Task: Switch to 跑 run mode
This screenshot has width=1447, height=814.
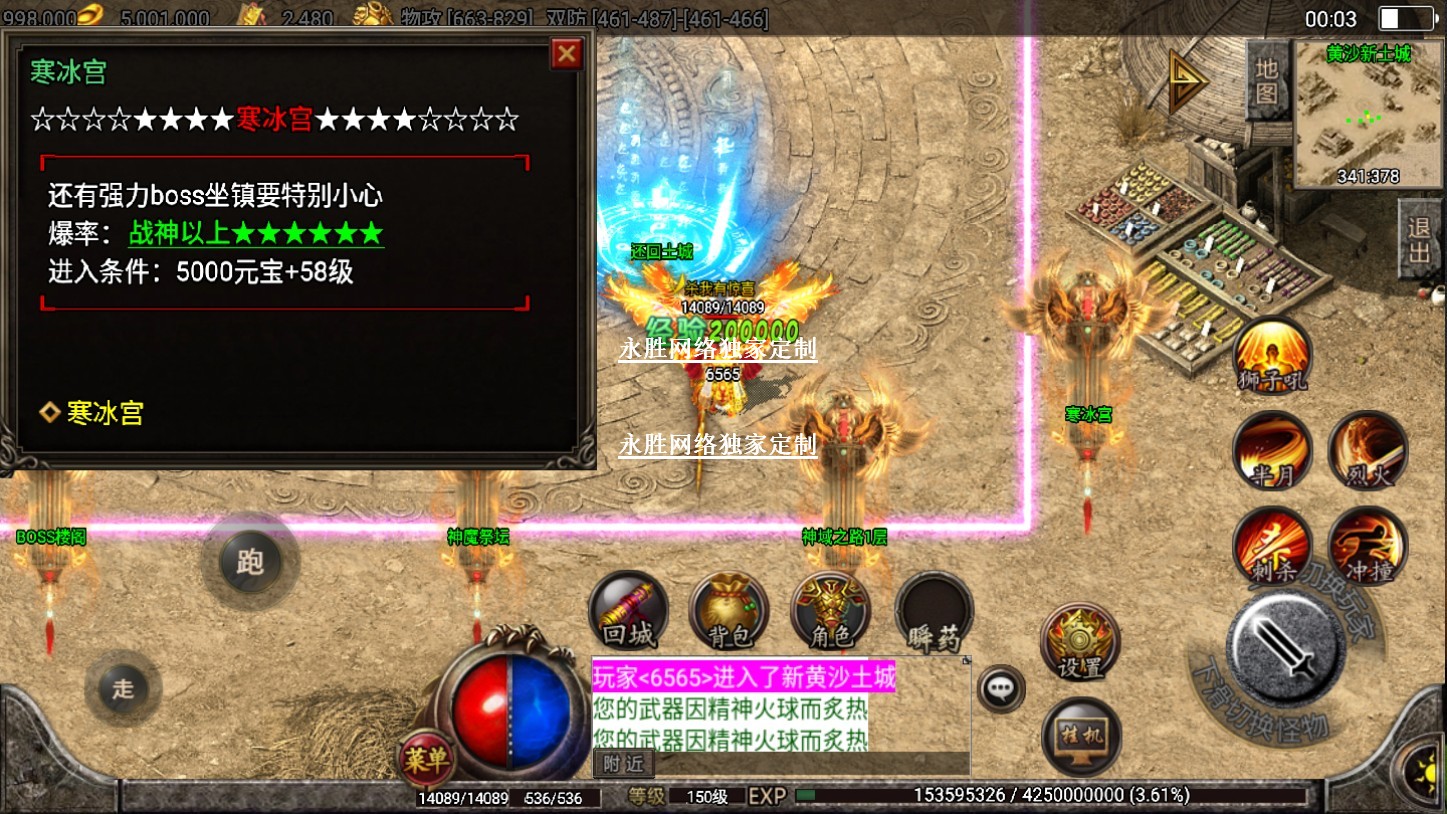Action: coord(249,561)
